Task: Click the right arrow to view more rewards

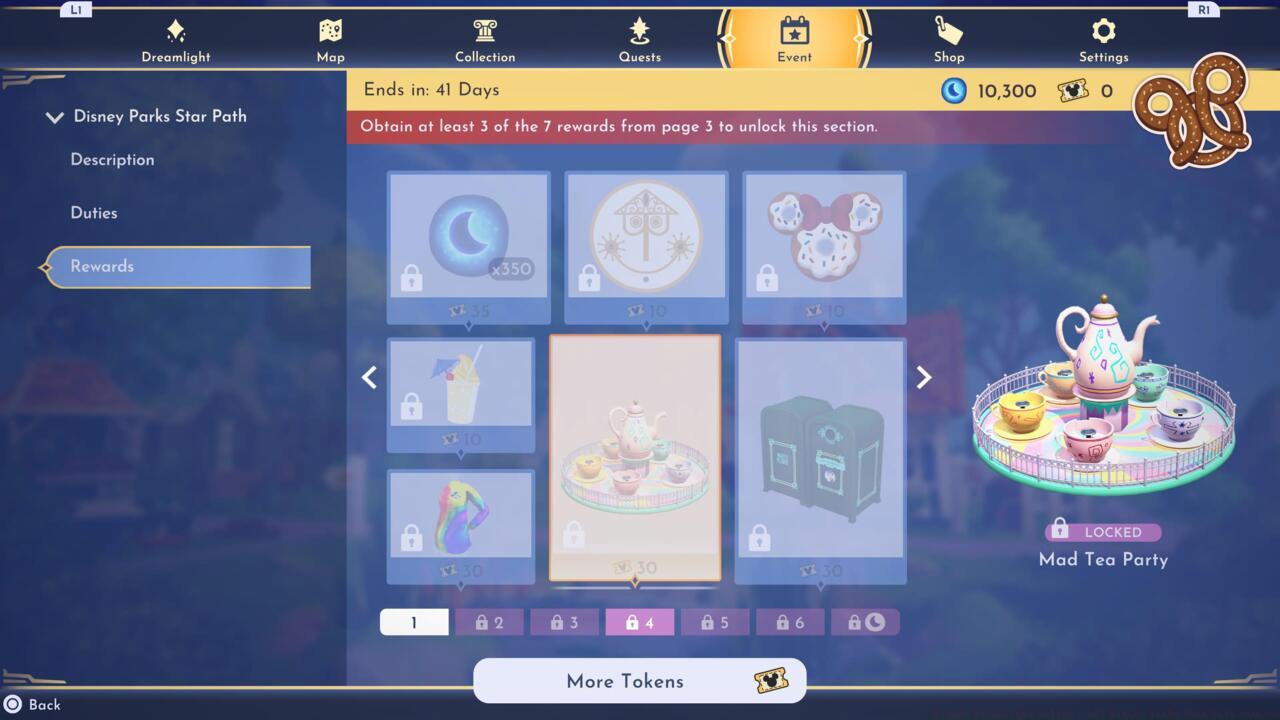Action: (923, 377)
